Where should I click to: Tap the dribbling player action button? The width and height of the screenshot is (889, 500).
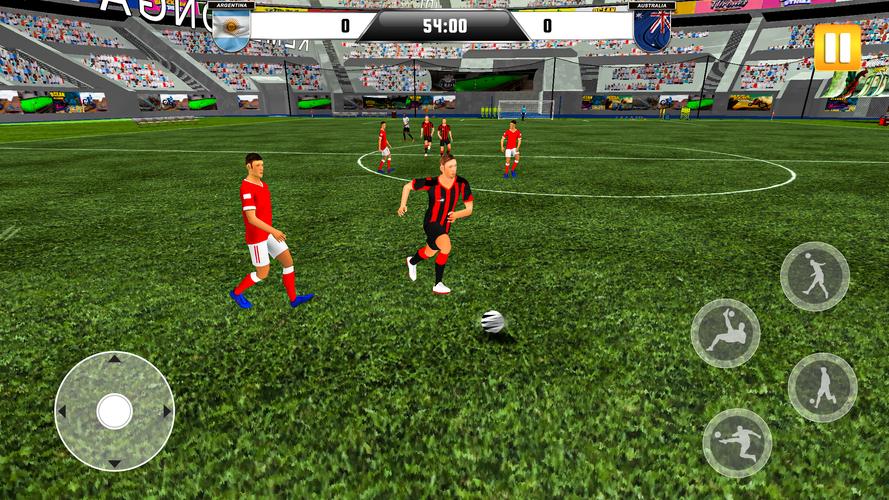click(822, 387)
